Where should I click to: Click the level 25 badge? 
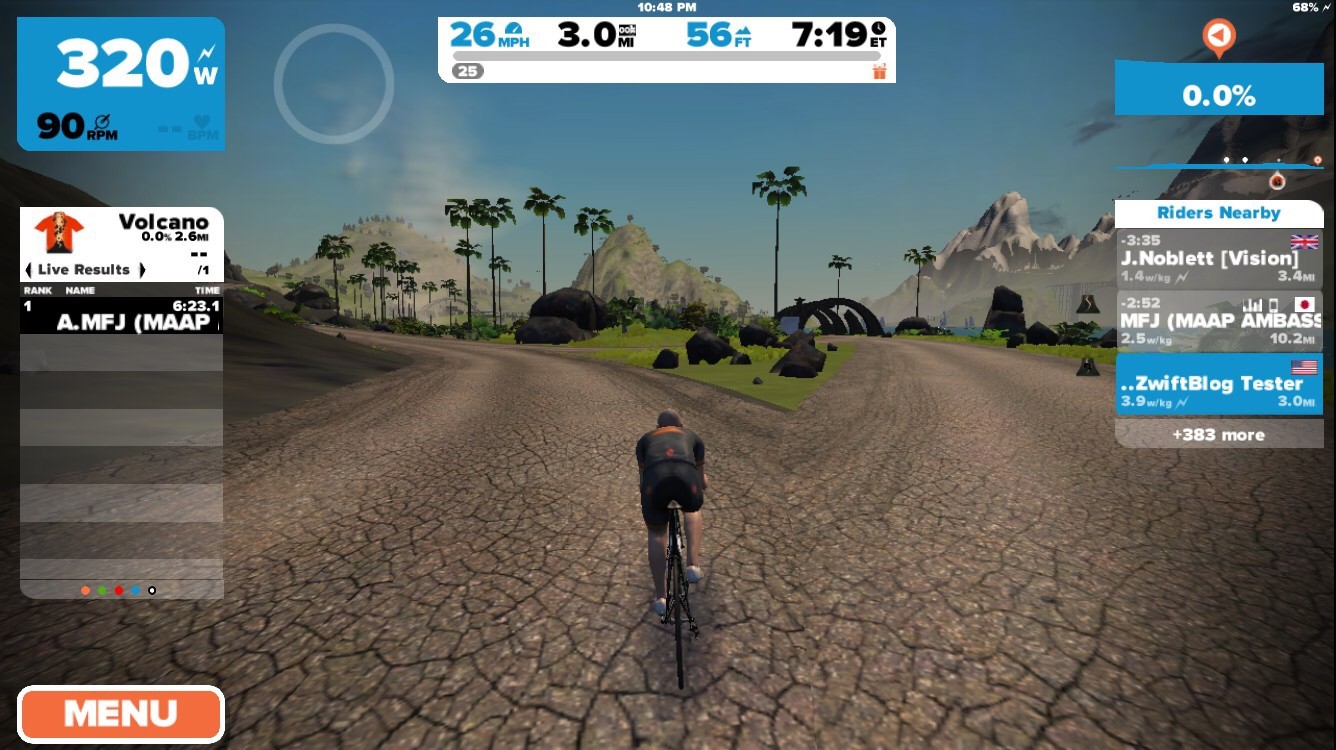coord(466,71)
